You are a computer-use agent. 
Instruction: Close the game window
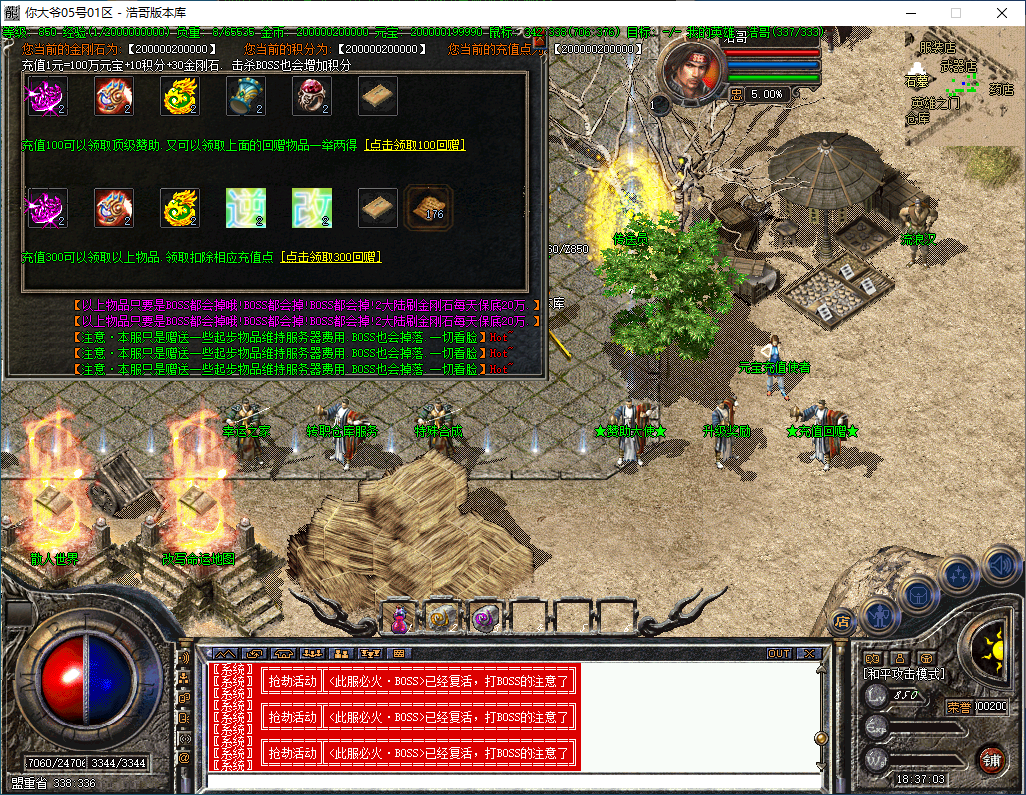1001,13
